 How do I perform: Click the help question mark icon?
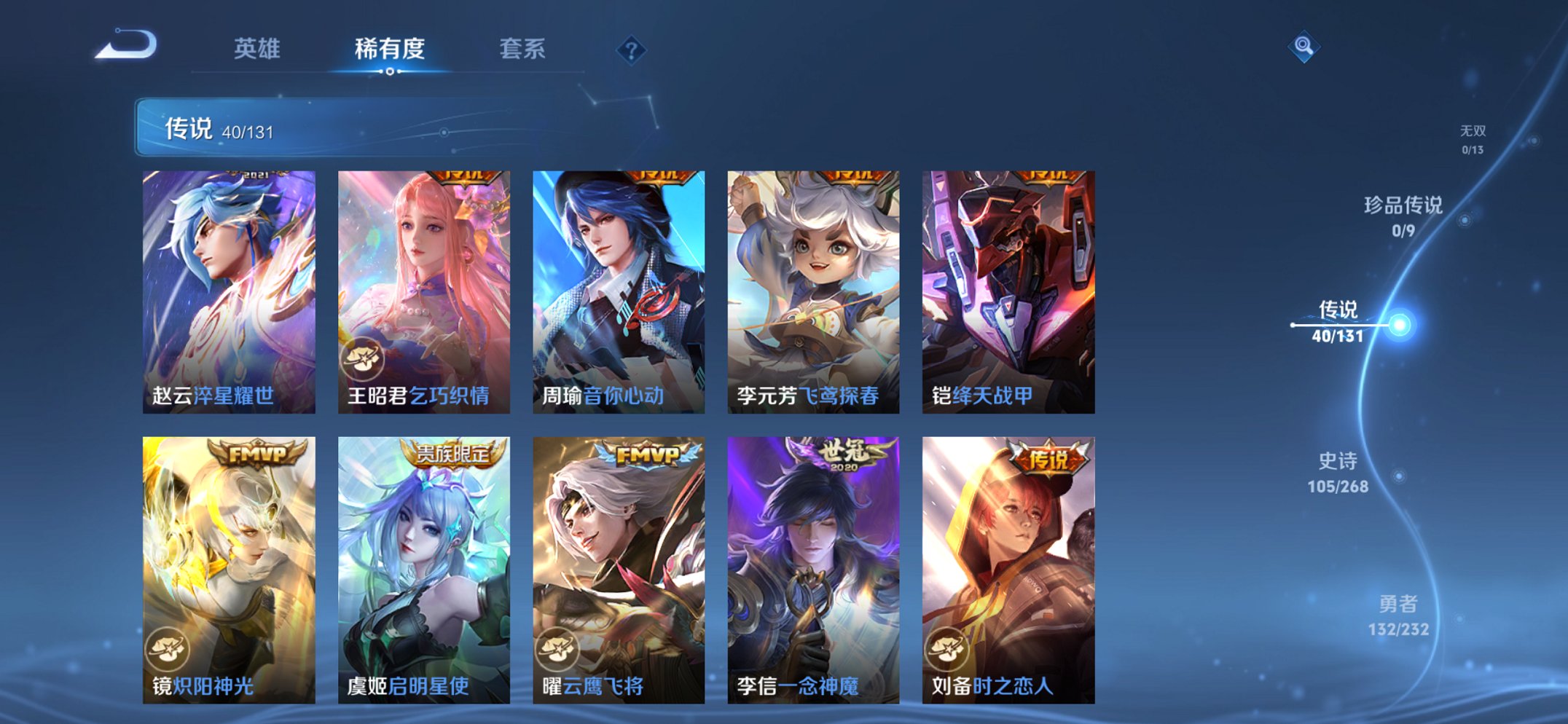pyautogui.click(x=632, y=50)
